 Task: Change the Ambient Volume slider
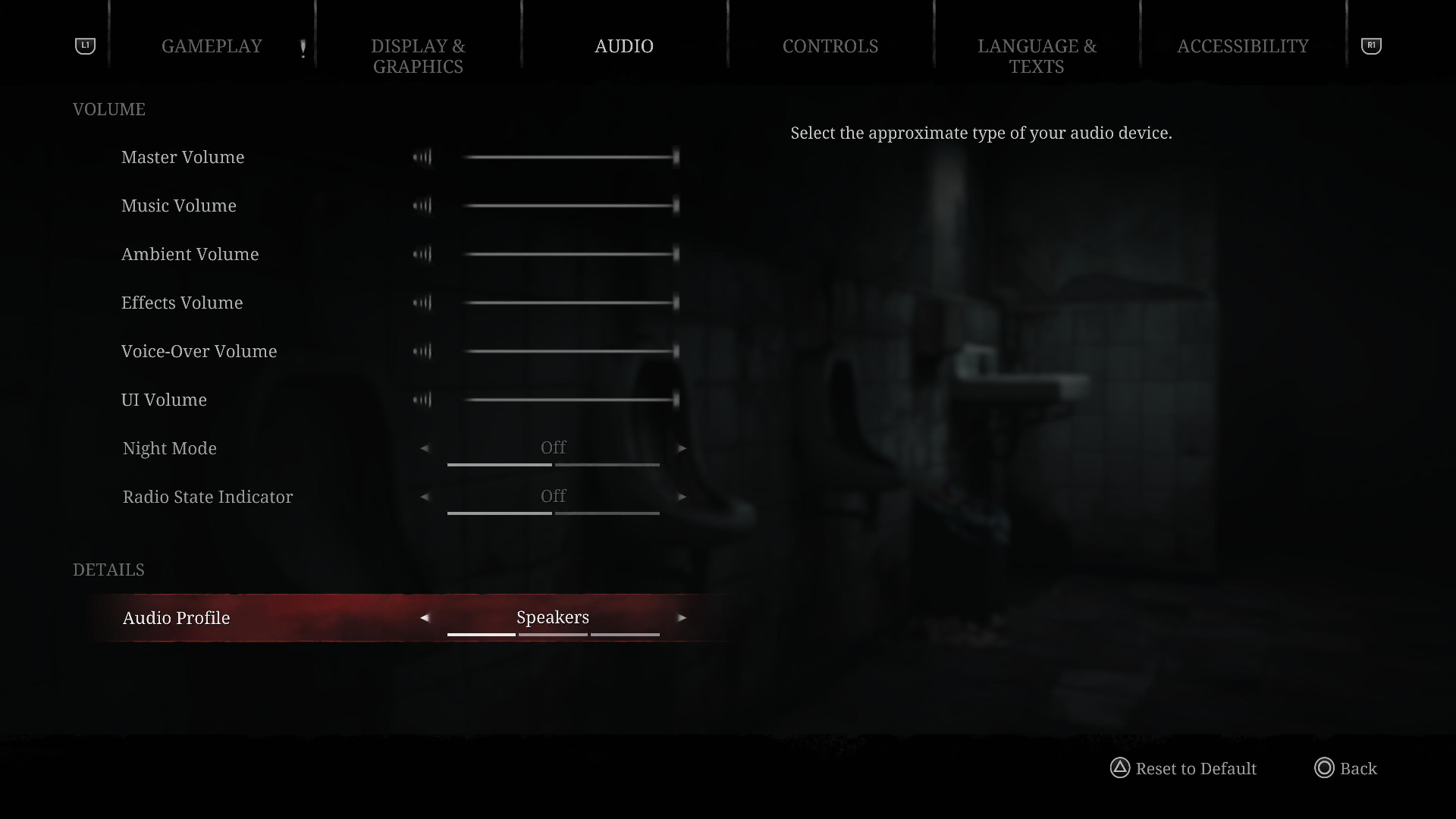pos(570,254)
